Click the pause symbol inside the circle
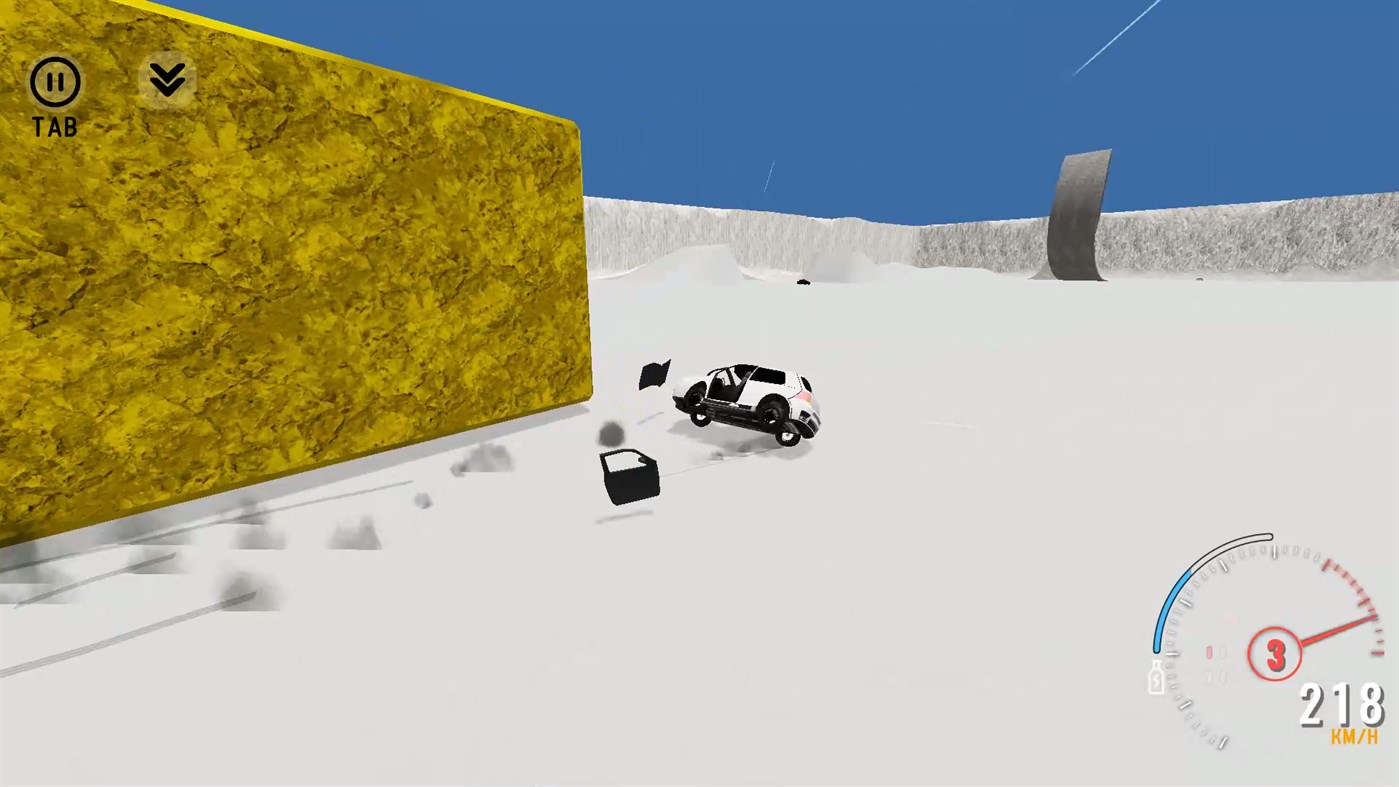Image resolution: width=1399 pixels, height=787 pixels. (x=54, y=80)
